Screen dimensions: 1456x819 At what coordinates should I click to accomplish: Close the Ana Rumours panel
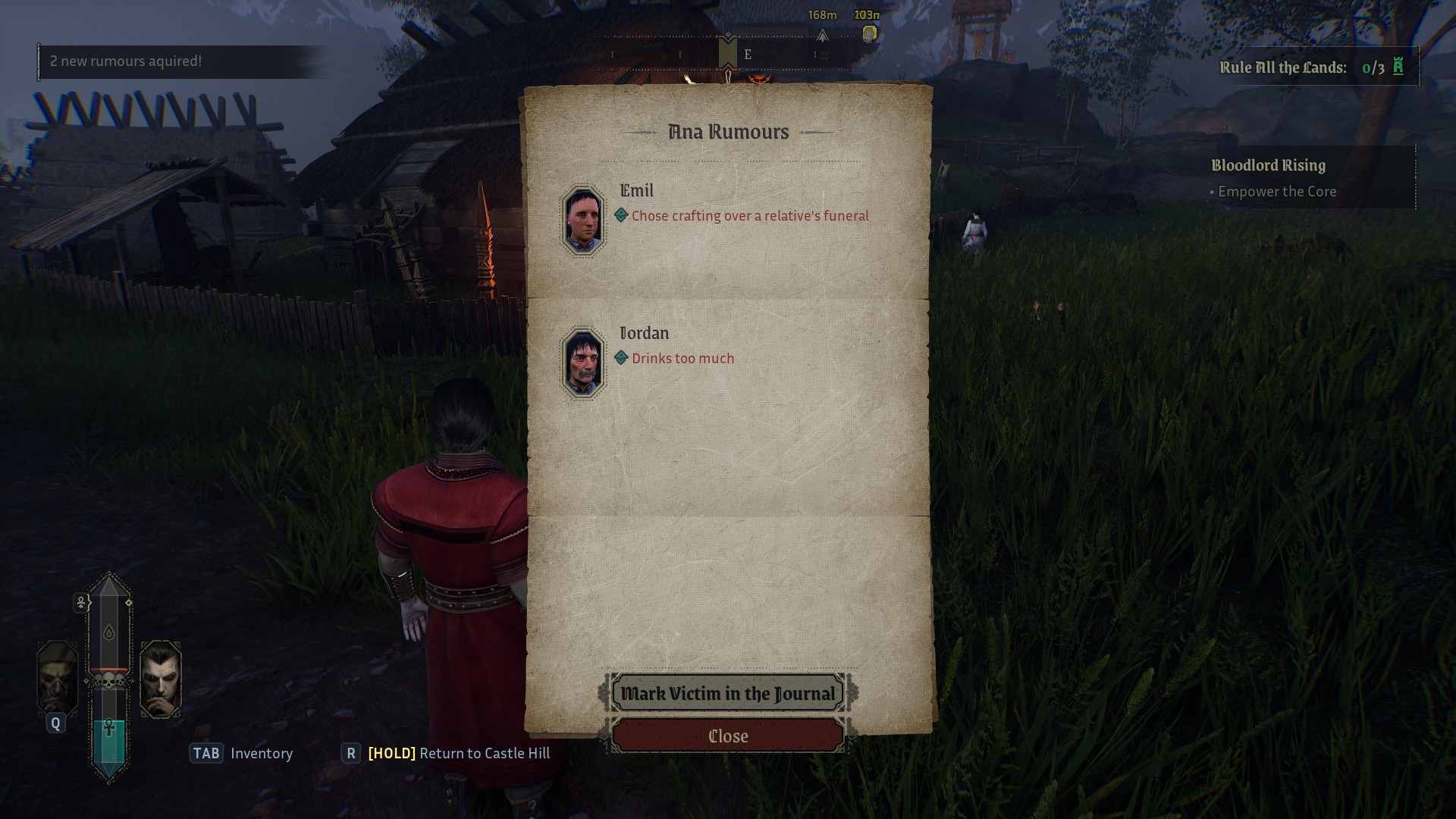[728, 736]
